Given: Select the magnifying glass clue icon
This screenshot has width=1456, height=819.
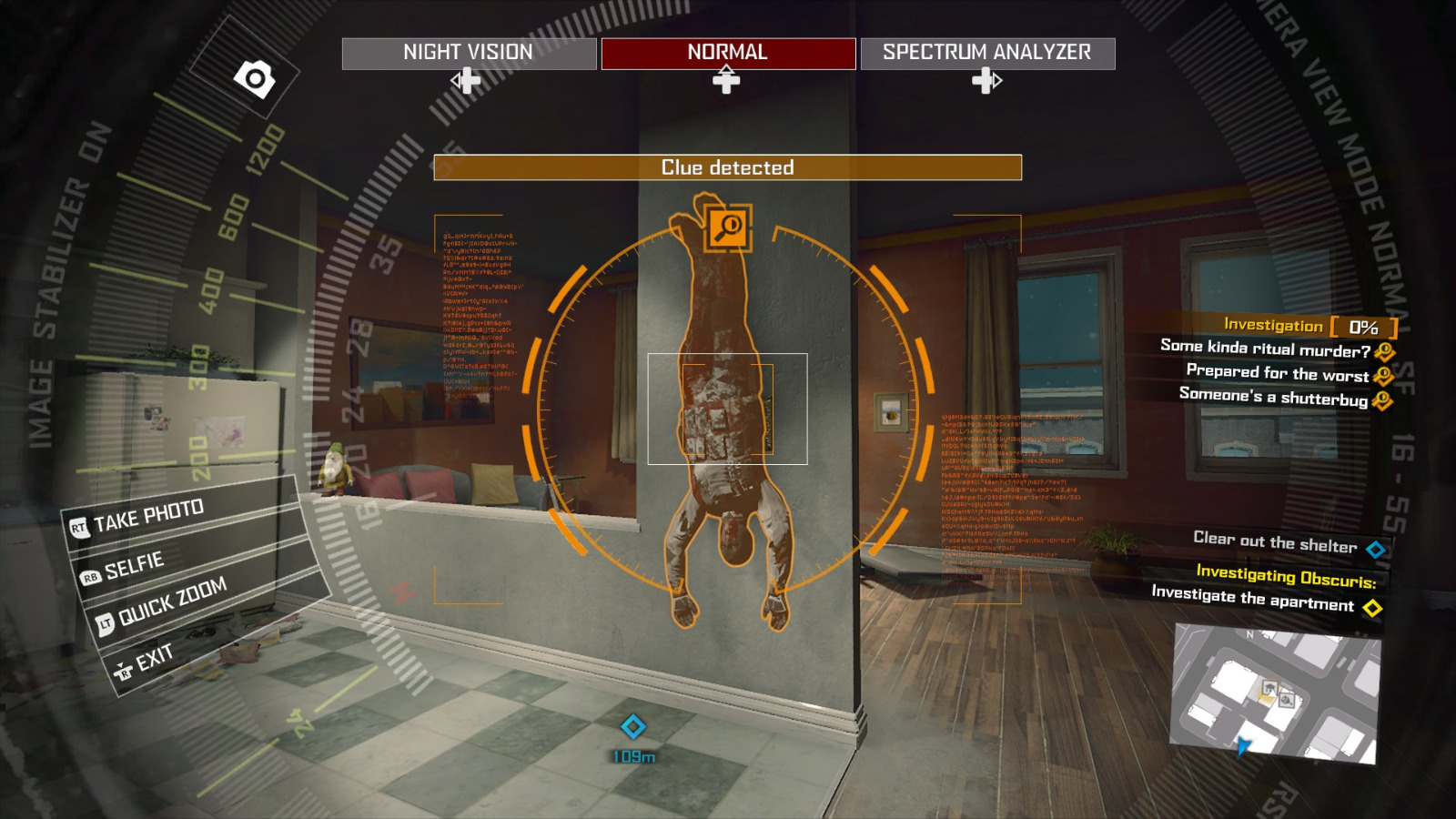Looking at the screenshot, I should pos(728,229).
